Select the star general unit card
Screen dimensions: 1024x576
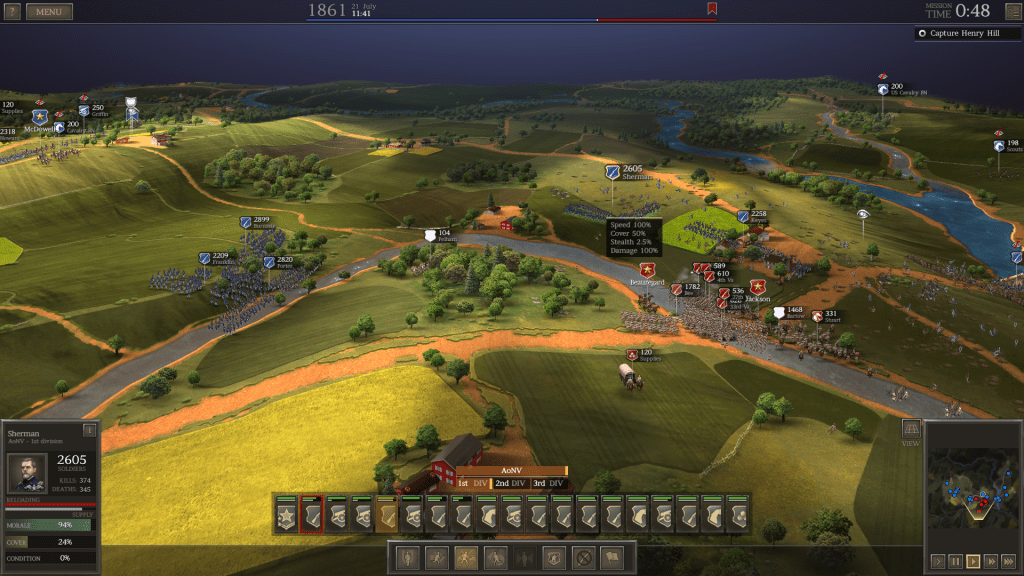coord(286,517)
